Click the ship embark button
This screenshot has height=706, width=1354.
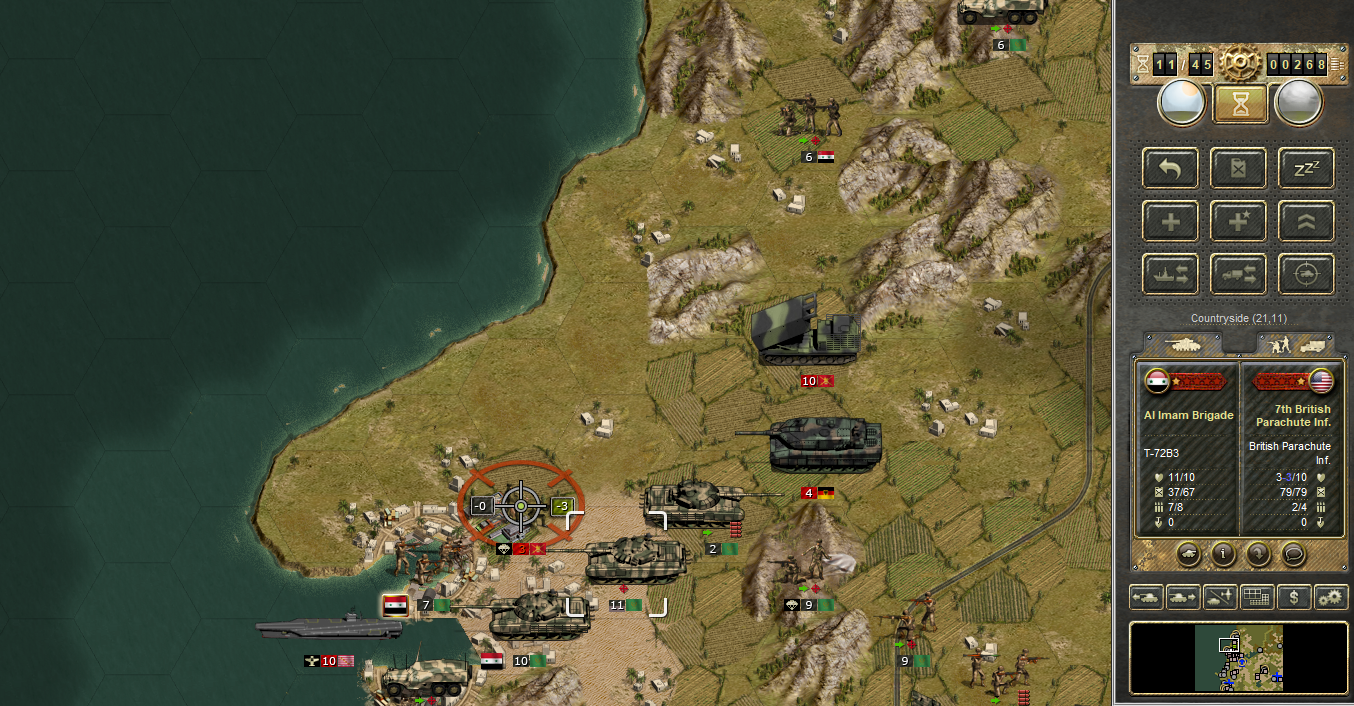[1169, 274]
